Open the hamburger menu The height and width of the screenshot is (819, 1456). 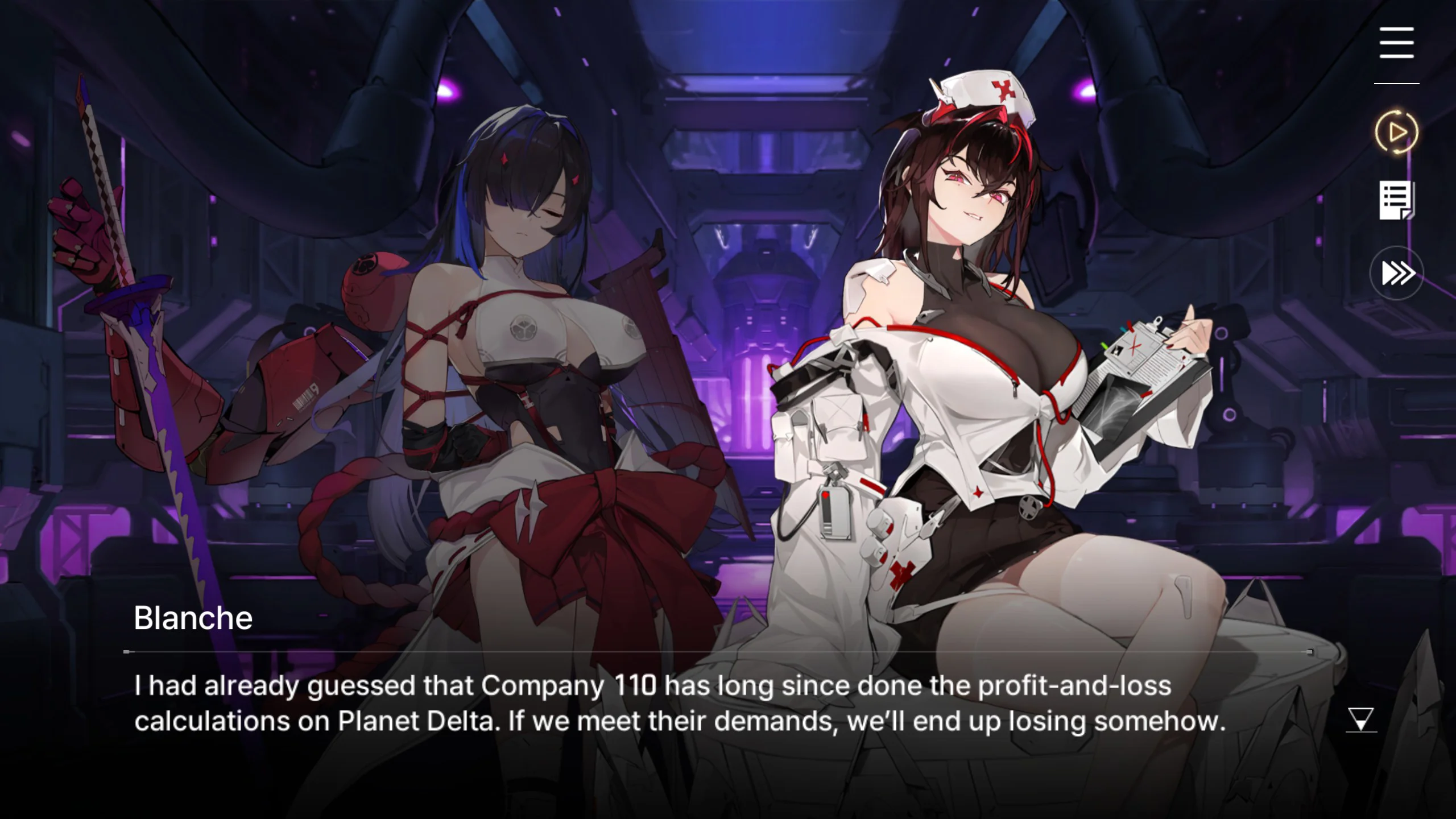pyautogui.click(x=1396, y=43)
